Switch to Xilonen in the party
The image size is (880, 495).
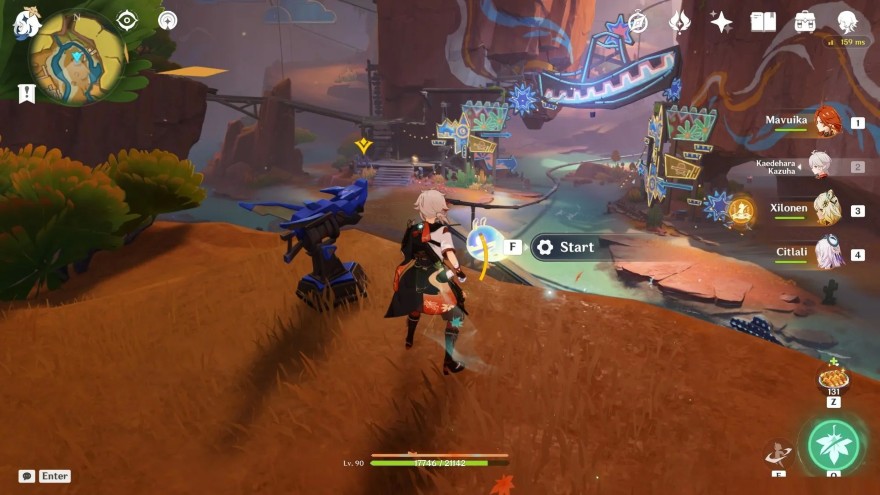coord(826,210)
